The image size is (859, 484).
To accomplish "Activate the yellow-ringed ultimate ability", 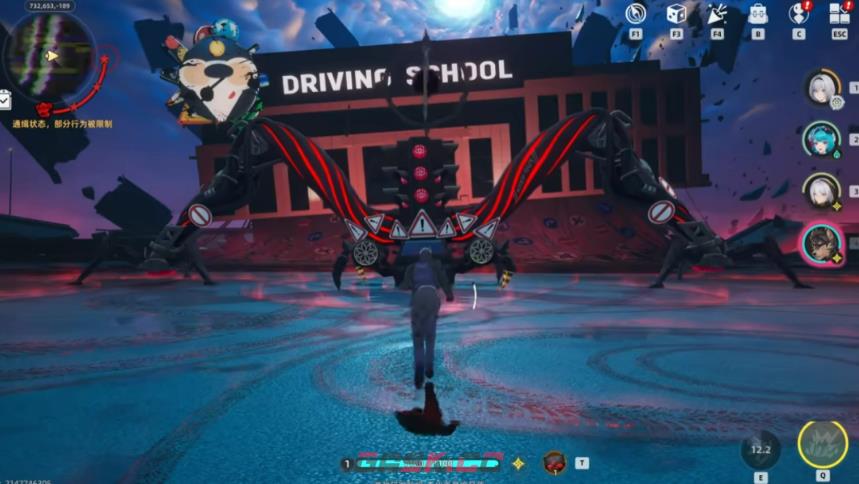I will pyautogui.click(x=822, y=444).
